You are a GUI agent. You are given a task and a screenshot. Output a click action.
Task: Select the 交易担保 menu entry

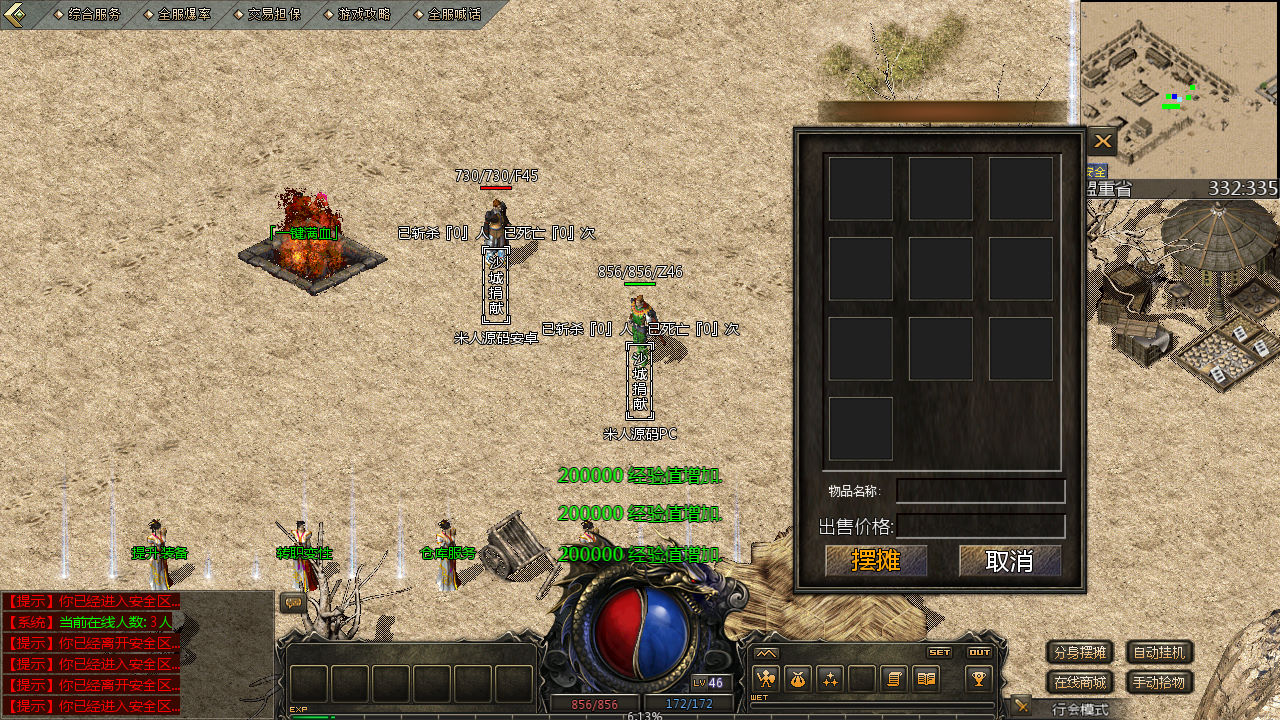click(274, 15)
